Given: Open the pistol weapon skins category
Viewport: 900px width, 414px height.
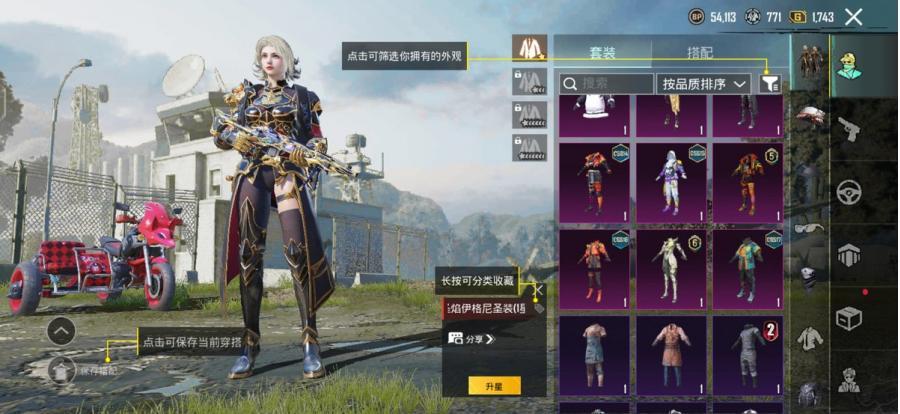Looking at the screenshot, I should click(x=850, y=129).
